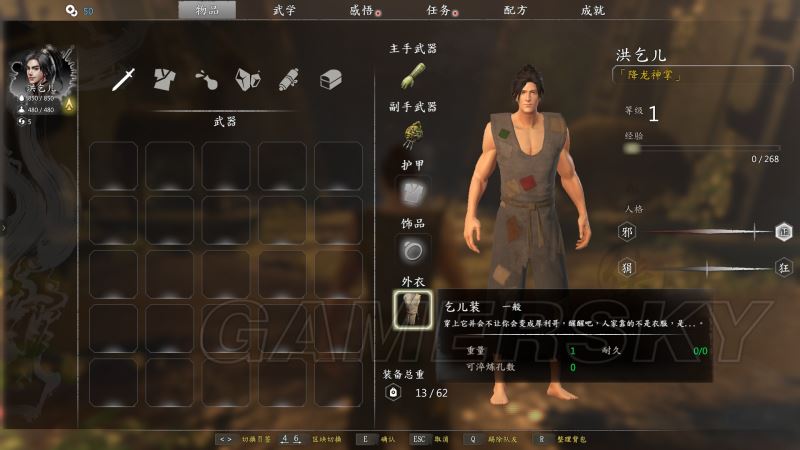Click the 护甲 armor equipment slot
Image resolution: width=800 pixels, height=450 pixels.
(x=412, y=192)
